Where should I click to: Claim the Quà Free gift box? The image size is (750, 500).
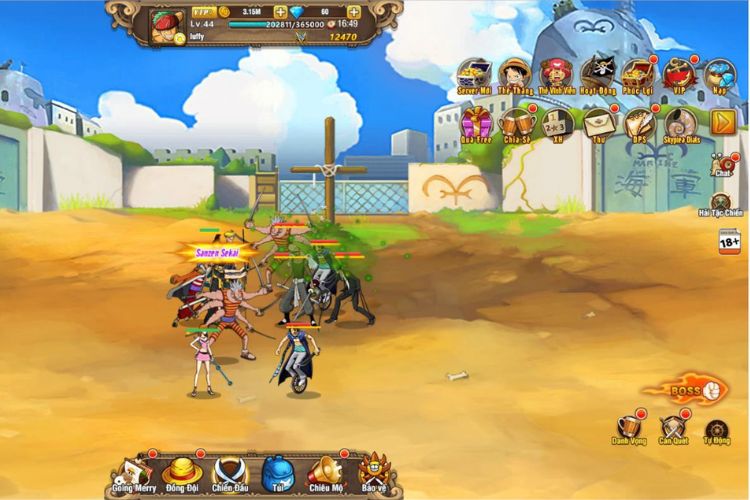coord(477,122)
